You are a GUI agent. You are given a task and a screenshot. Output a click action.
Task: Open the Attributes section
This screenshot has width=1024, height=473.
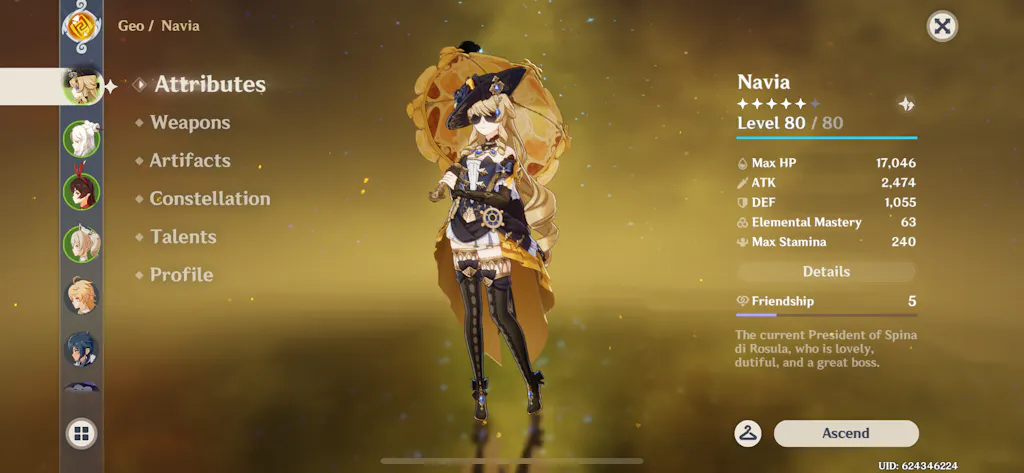tap(209, 85)
